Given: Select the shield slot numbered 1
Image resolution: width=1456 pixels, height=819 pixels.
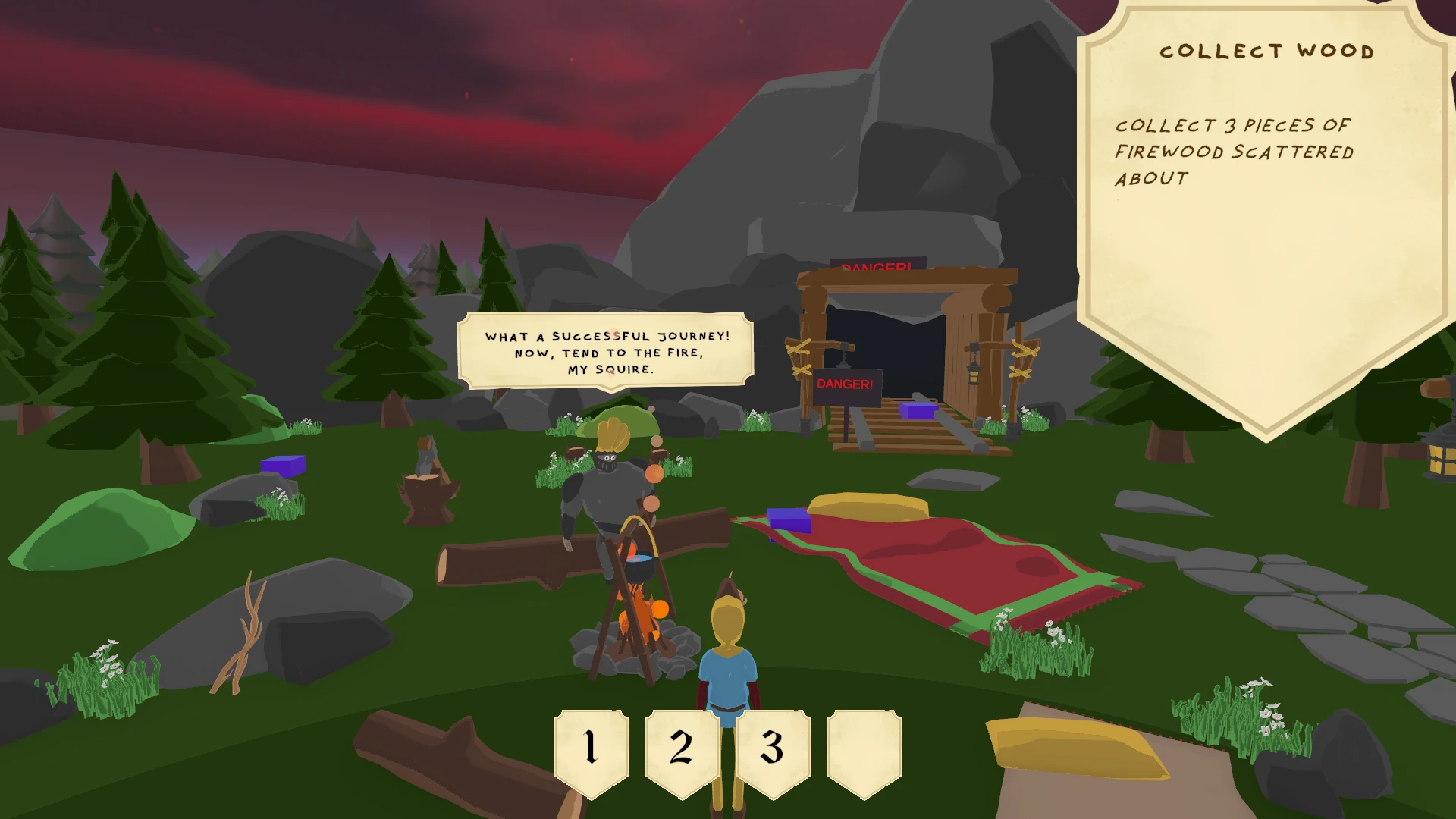Looking at the screenshot, I should click(591, 749).
